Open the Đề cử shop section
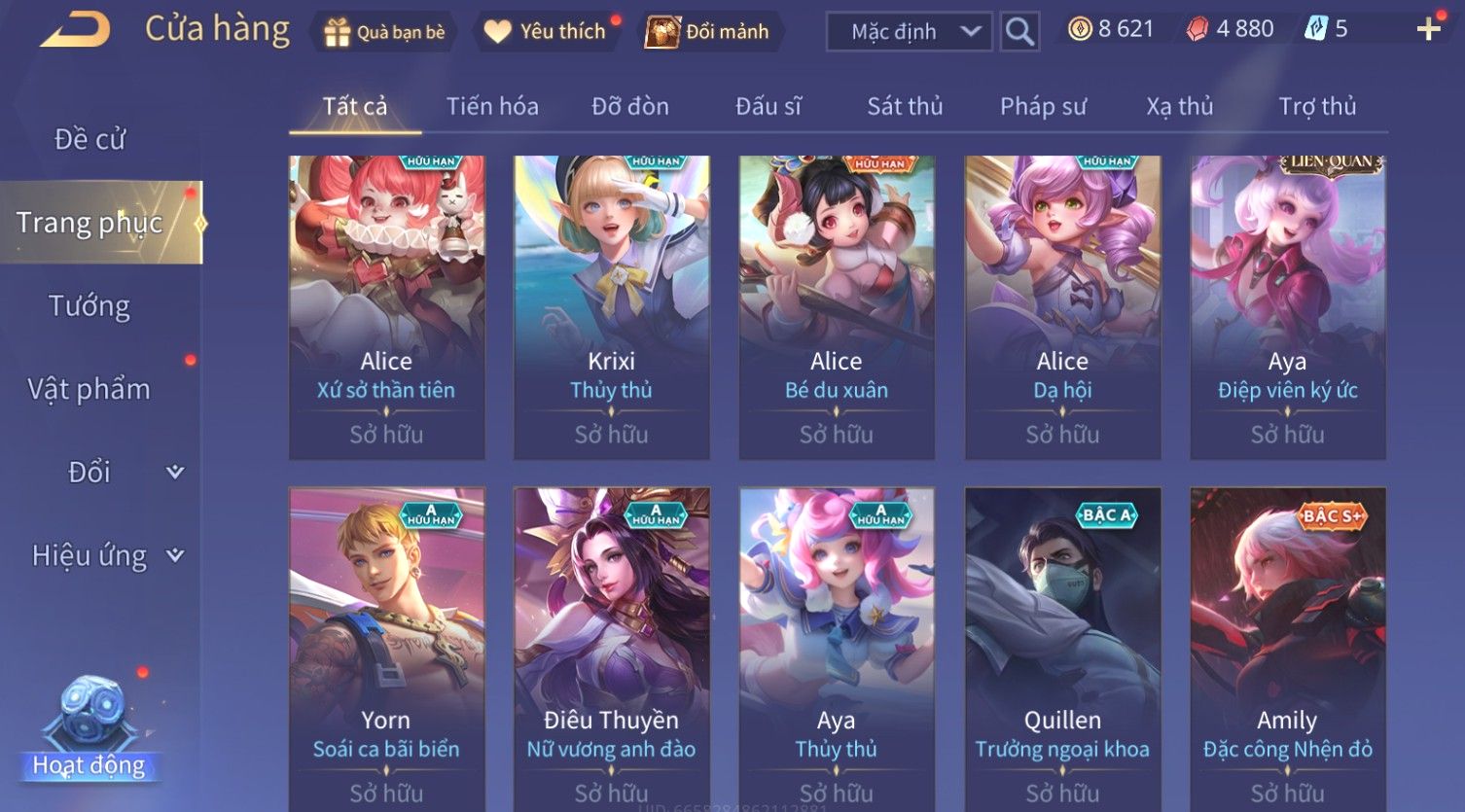 (89, 140)
